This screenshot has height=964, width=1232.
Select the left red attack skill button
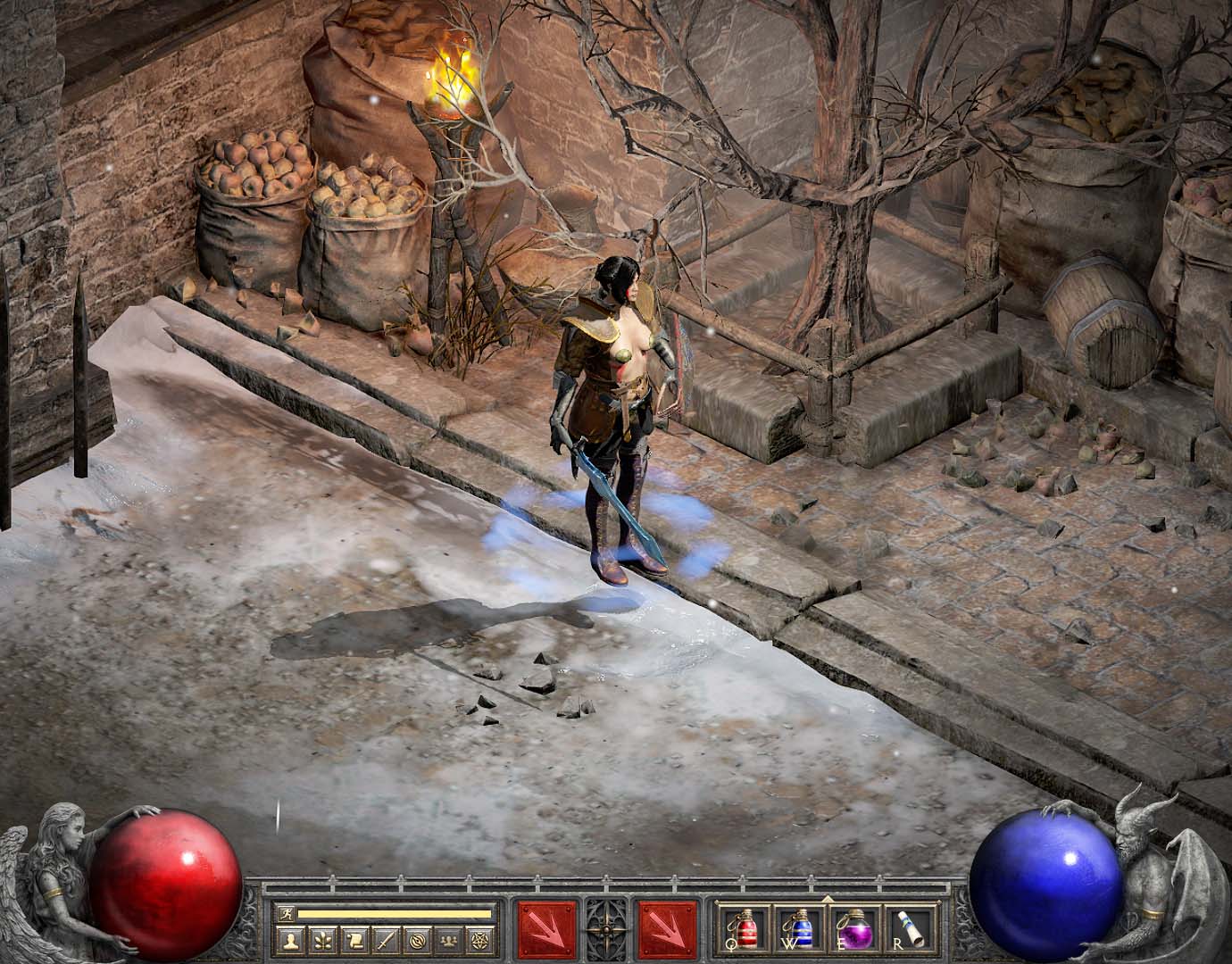[x=546, y=928]
